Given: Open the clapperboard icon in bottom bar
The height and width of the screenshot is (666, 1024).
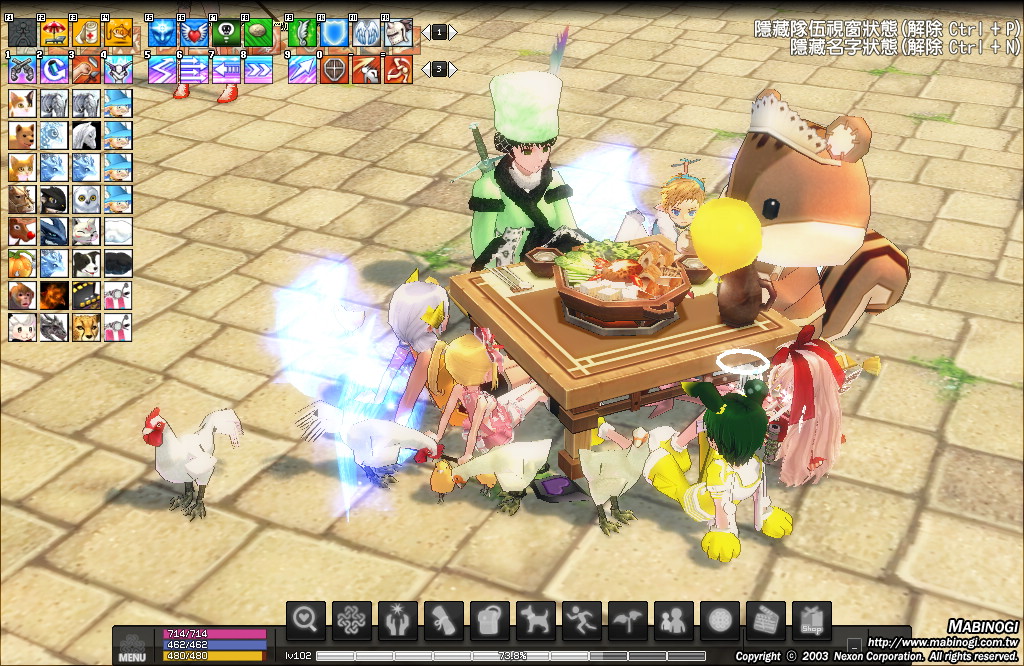Looking at the screenshot, I should (x=766, y=621).
